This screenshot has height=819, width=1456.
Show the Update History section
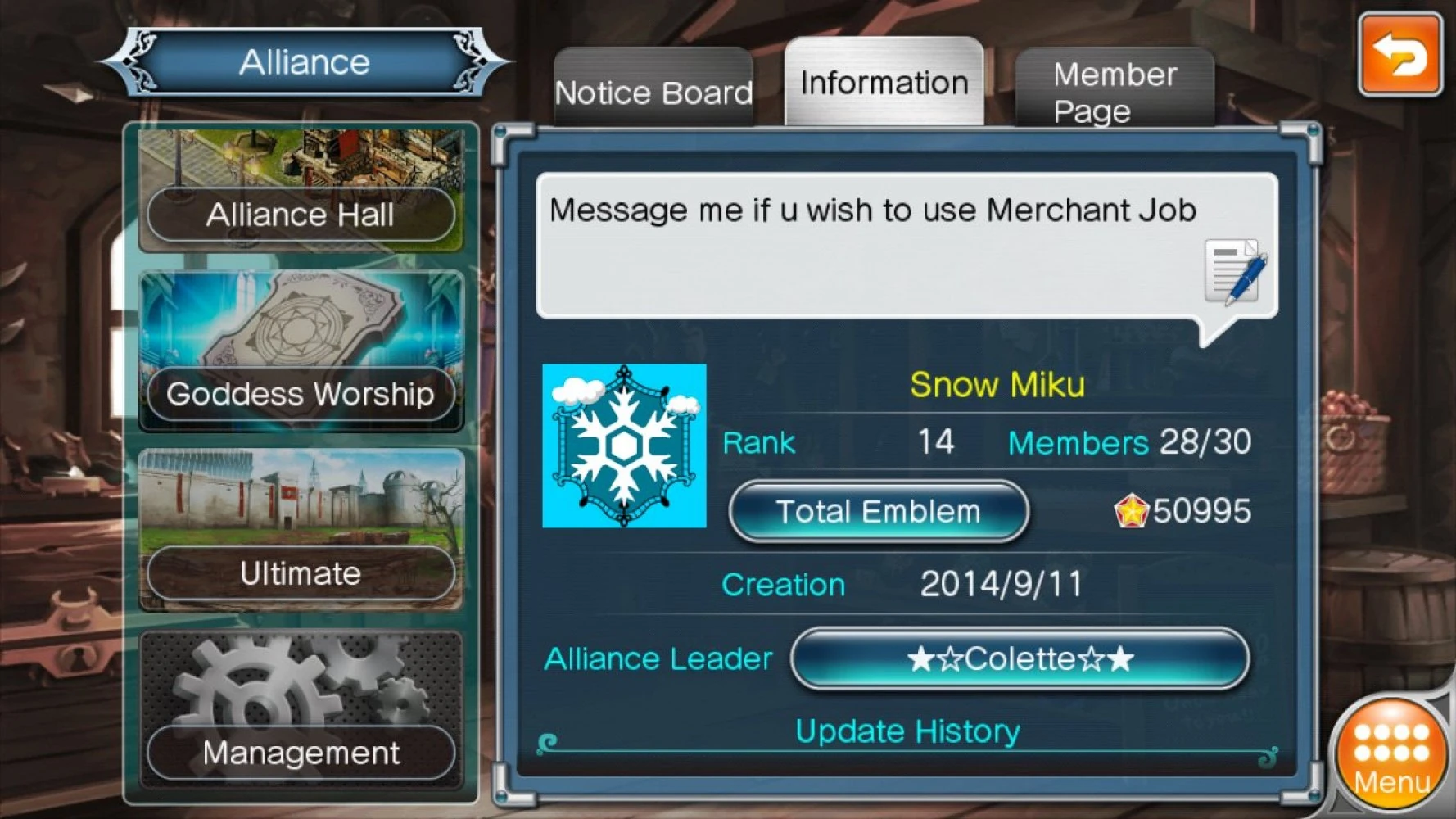point(907,731)
